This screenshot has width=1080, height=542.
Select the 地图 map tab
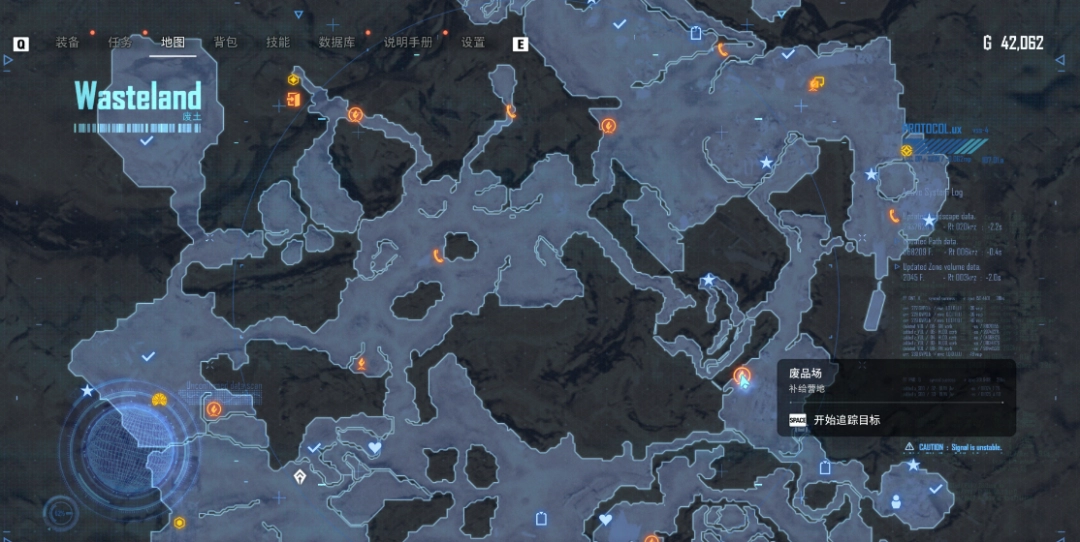173,42
